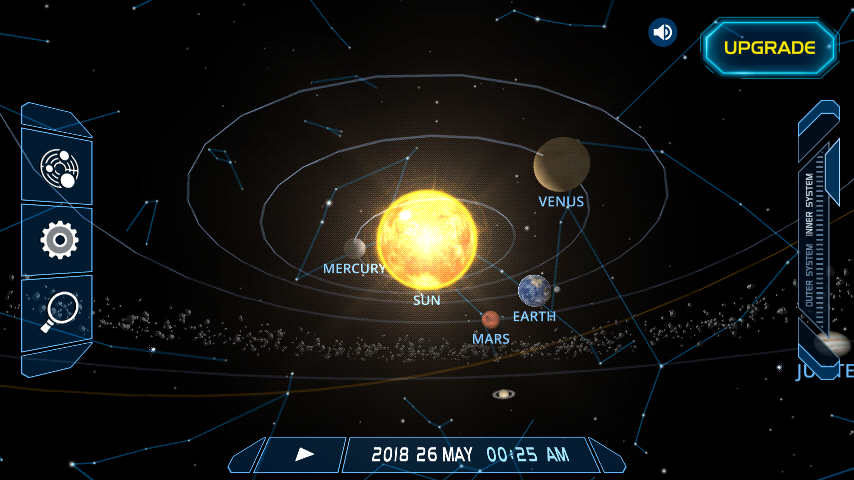This screenshot has width=854, height=480.
Task: Click the 00:25 AM time display
Action: (x=527, y=455)
